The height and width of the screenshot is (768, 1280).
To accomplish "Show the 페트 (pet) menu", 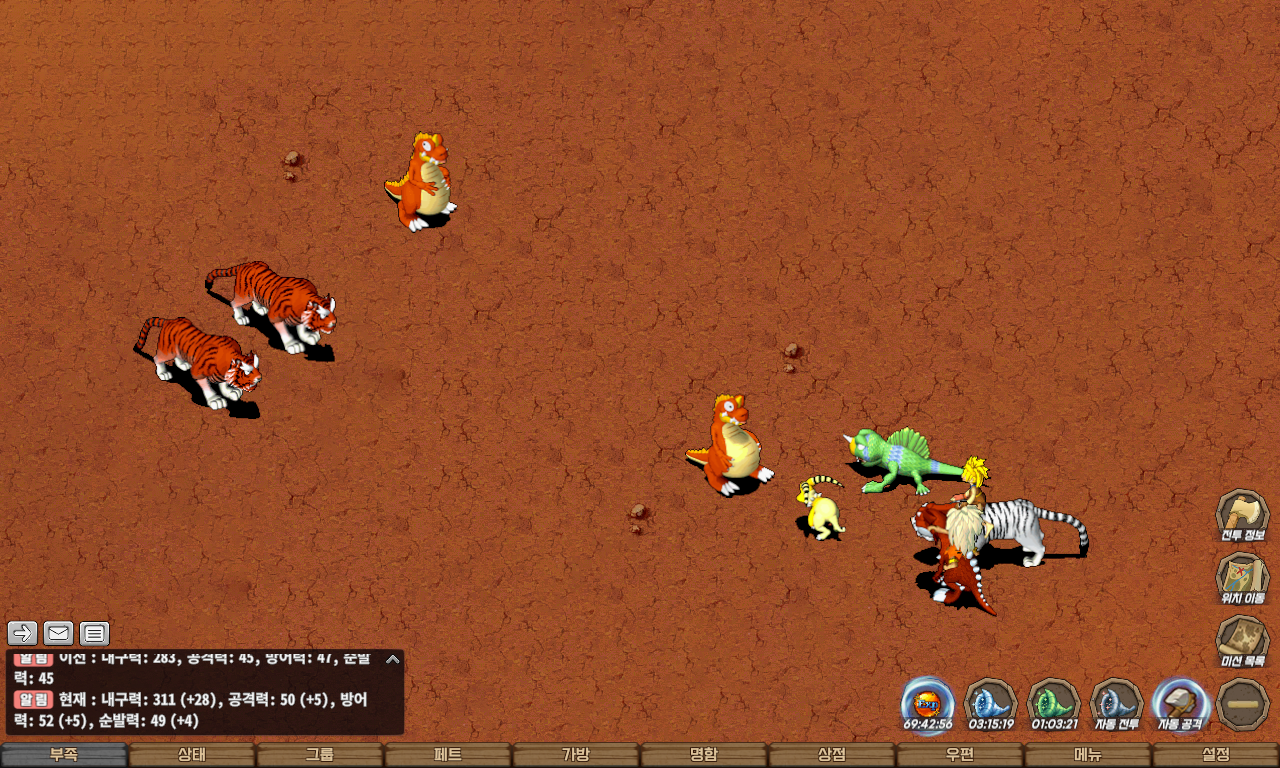I will point(448,755).
